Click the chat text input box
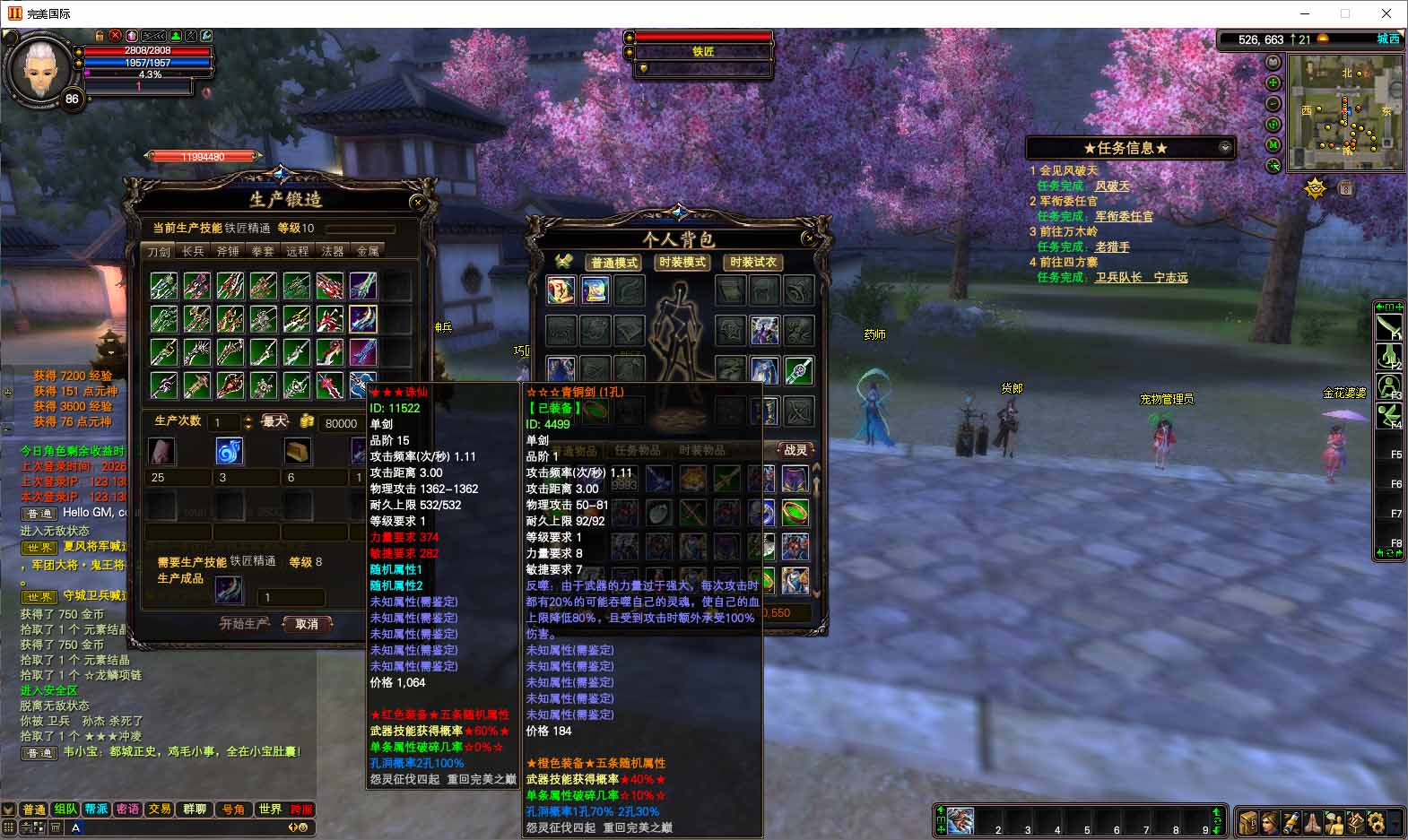The image size is (1408, 840). click(x=179, y=827)
